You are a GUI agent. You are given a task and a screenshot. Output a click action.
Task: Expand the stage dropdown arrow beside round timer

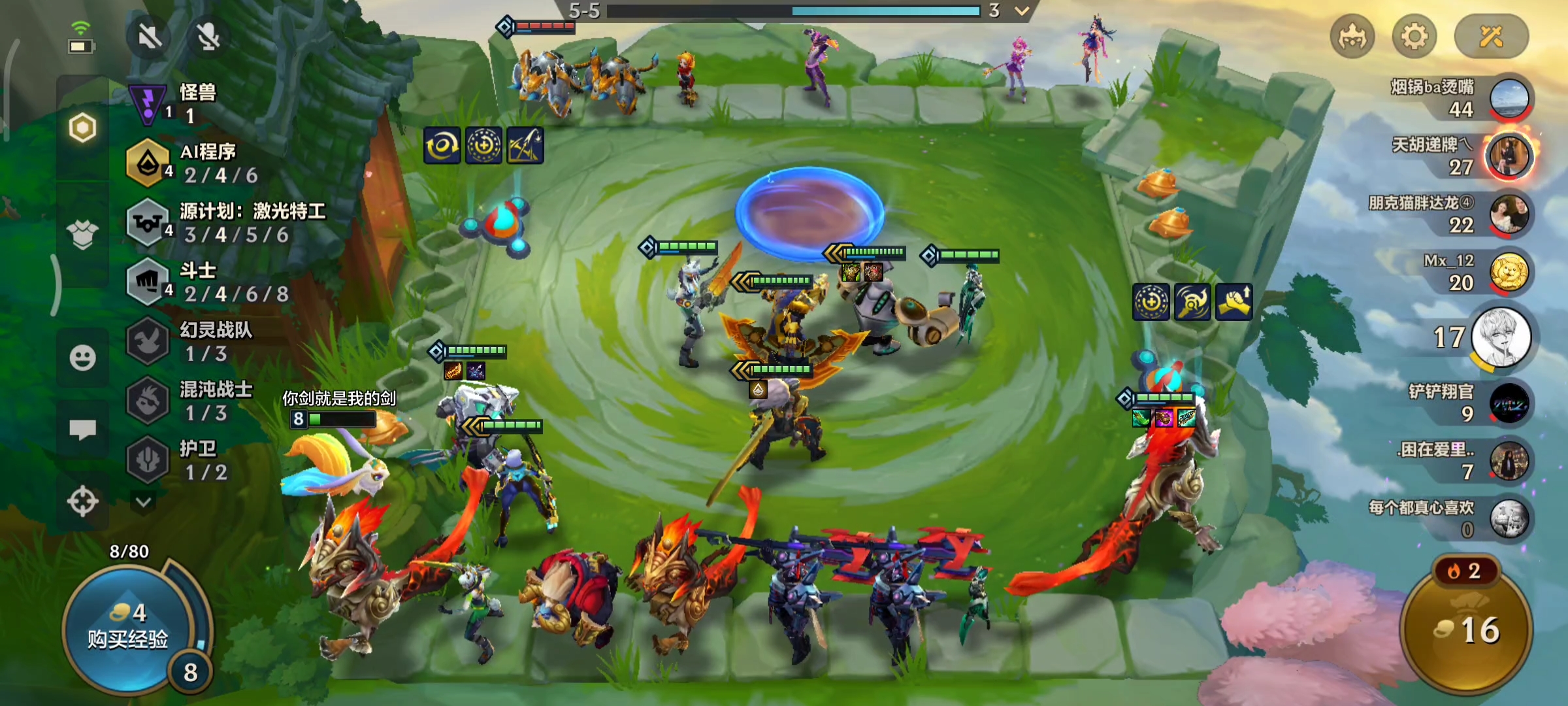click(1022, 11)
